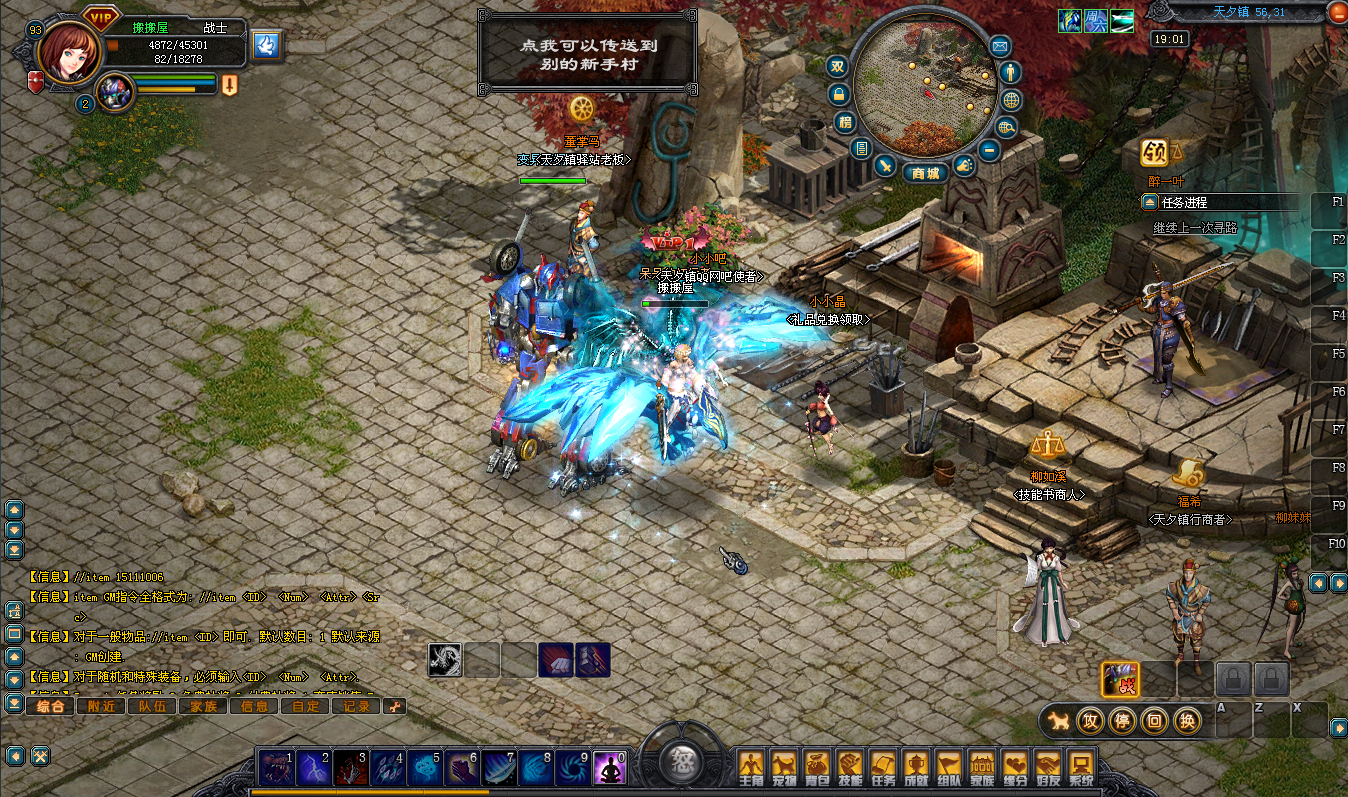The image size is (1348, 797).
Task: Open the 主角 character sheet
Action: point(750,767)
